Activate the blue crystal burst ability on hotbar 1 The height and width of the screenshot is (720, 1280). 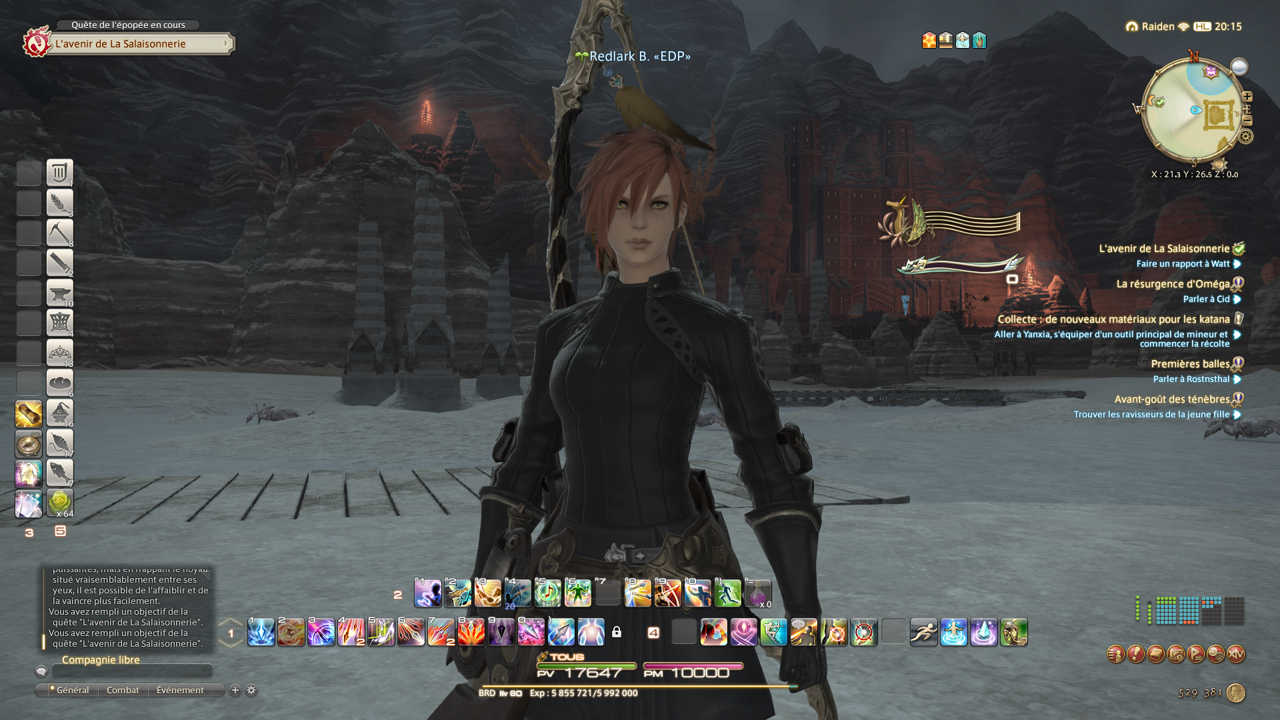pyautogui.click(x=261, y=632)
